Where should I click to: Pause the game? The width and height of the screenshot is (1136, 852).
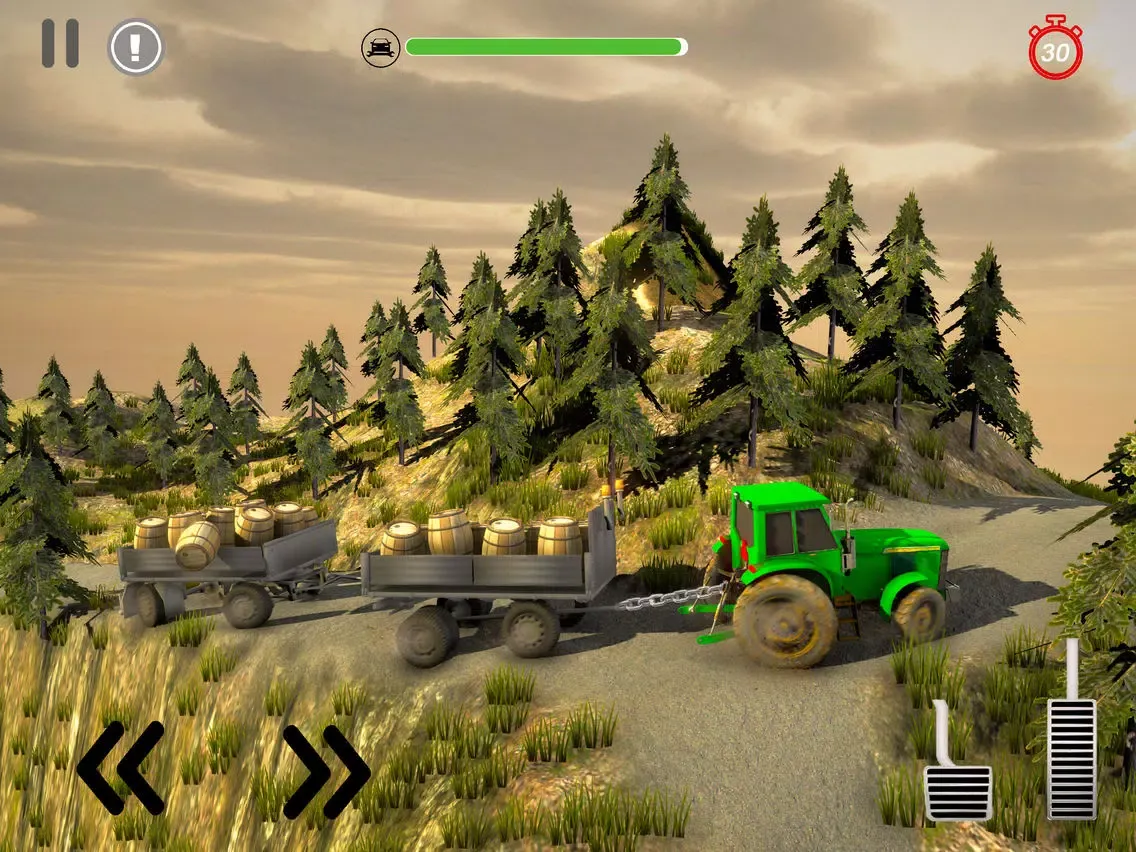tap(60, 44)
